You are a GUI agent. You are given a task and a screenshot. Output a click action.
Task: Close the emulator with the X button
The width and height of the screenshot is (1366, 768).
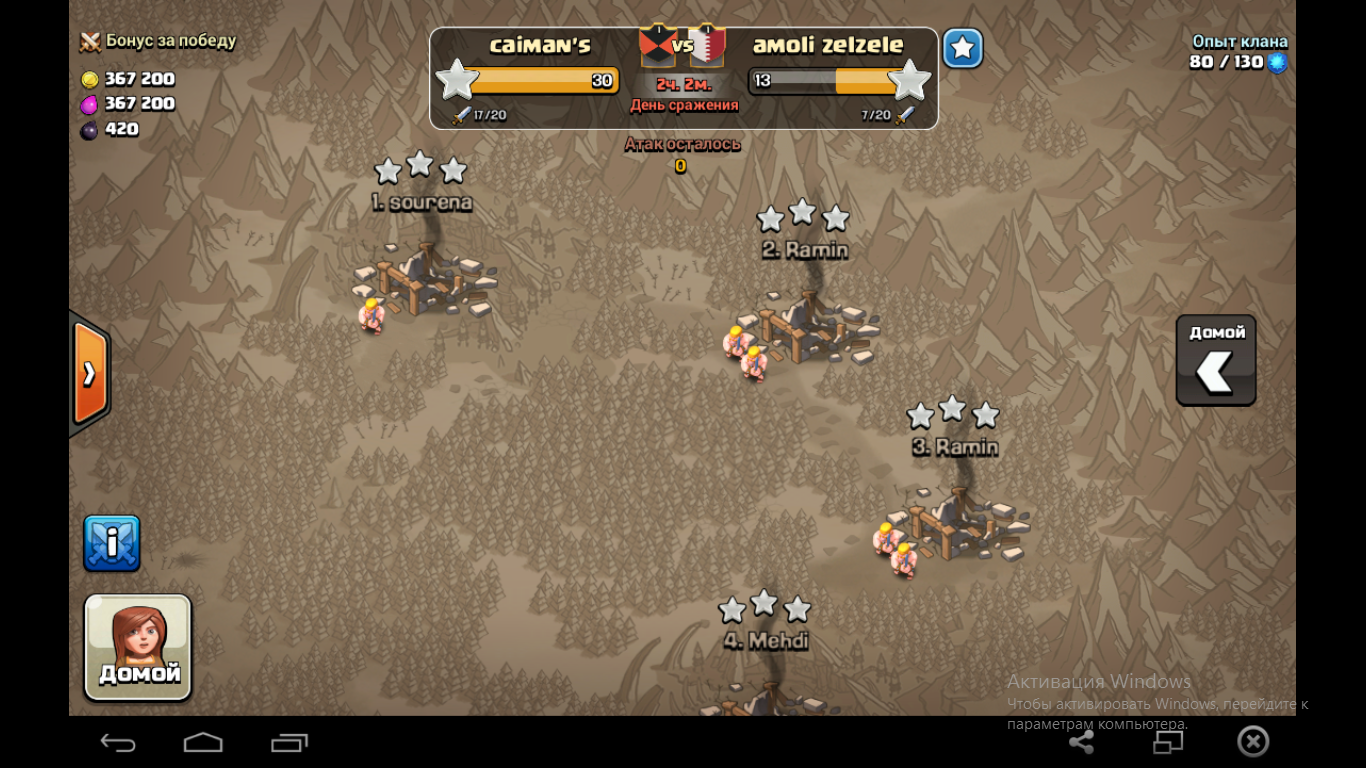click(x=1253, y=741)
